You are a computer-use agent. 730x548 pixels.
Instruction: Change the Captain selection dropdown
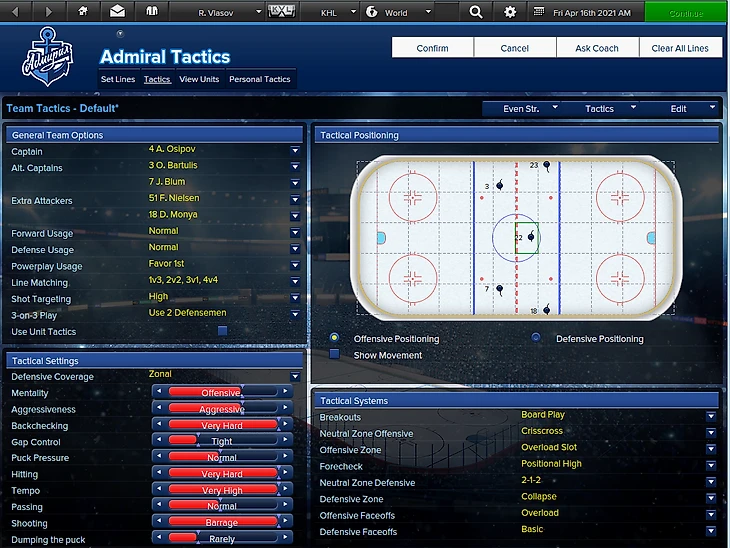(295, 151)
